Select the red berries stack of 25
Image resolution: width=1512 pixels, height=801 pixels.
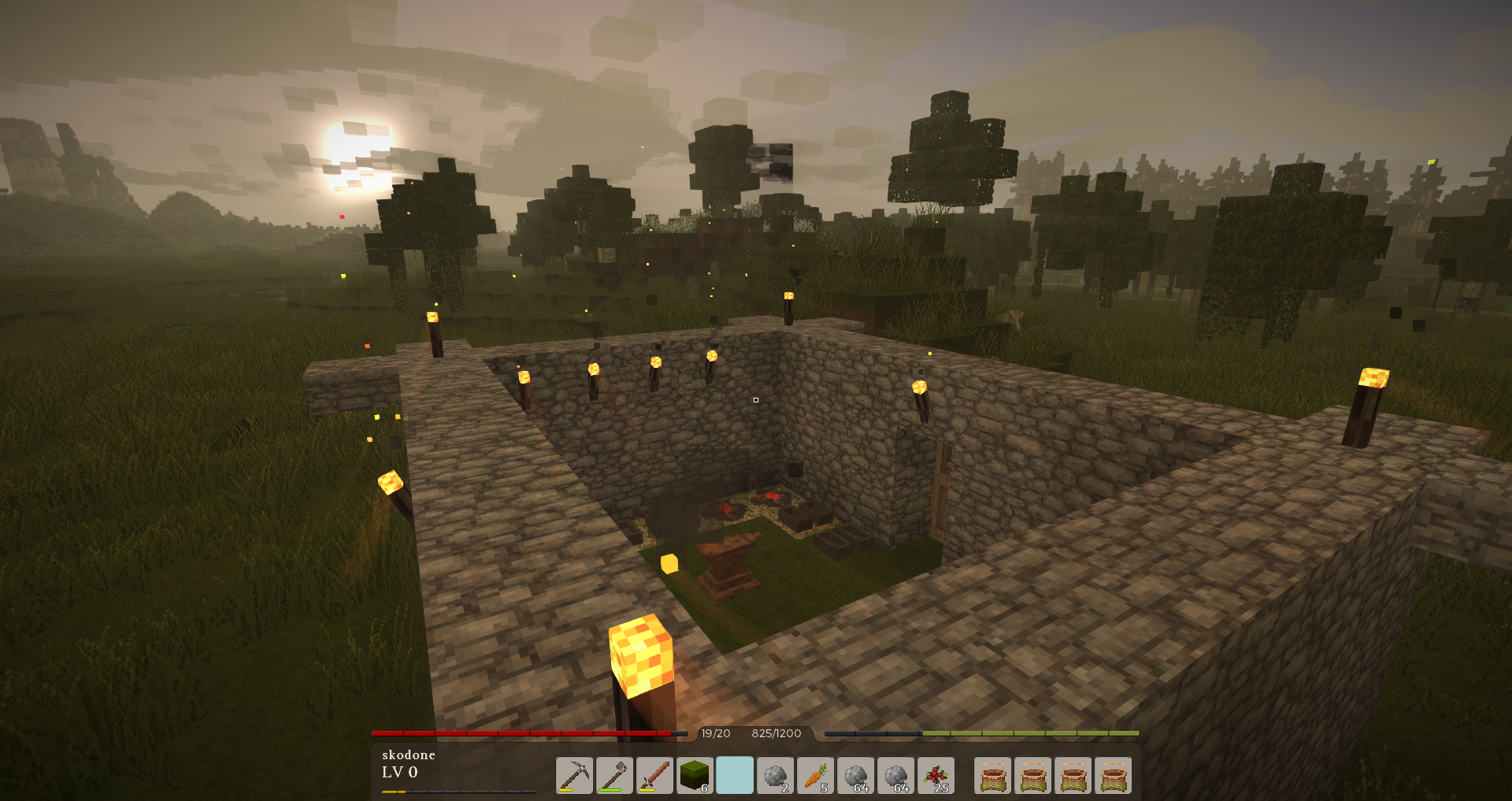point(936,775)
